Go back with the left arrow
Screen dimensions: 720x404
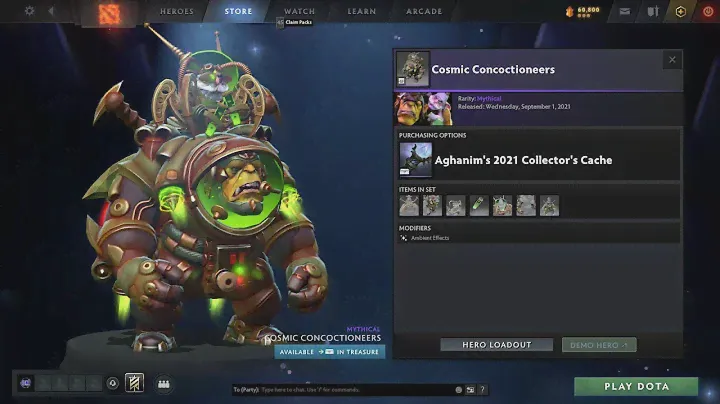pyautogui.click(x=51, y=12)
